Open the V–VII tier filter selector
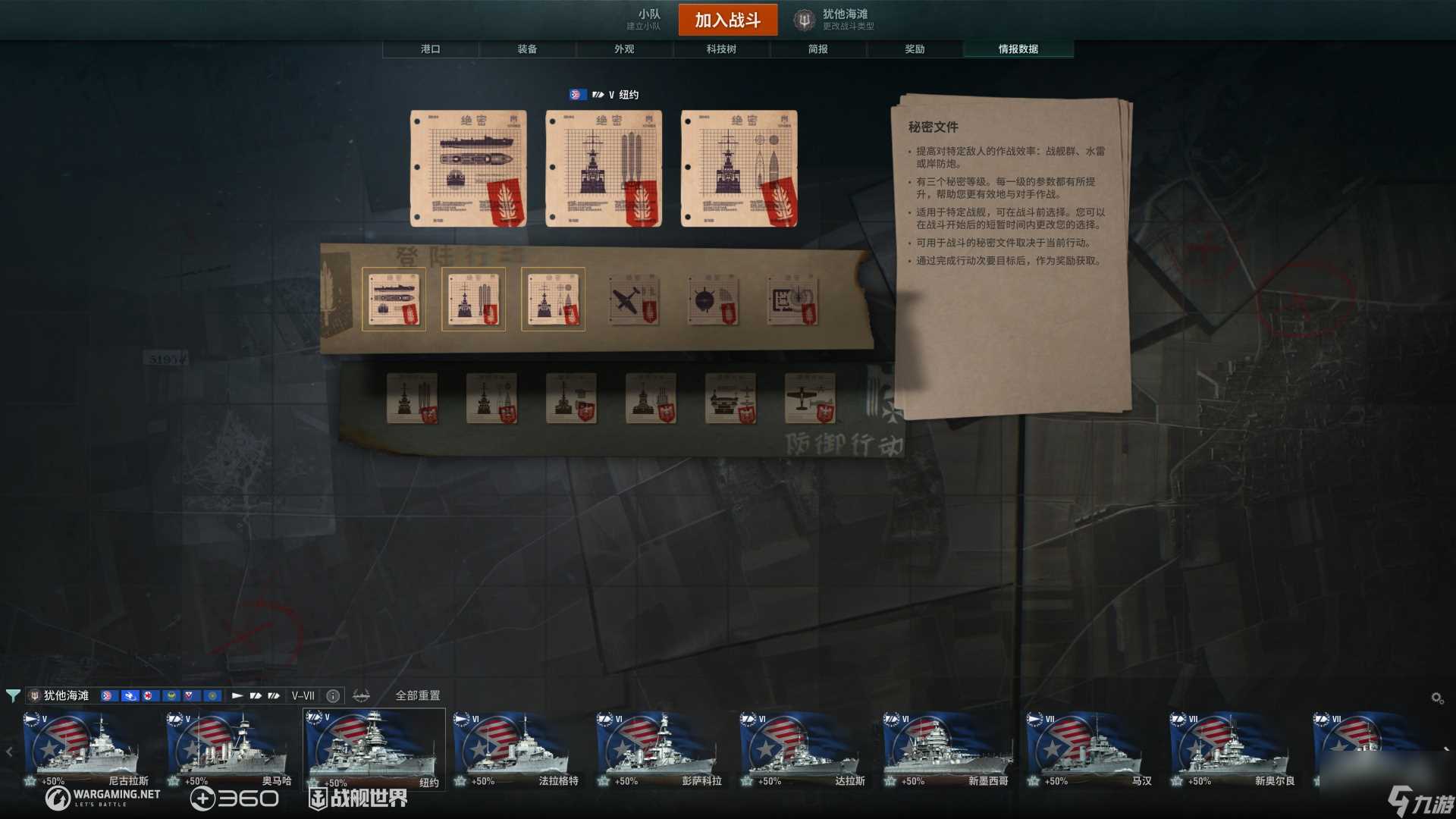 [303, 695]
